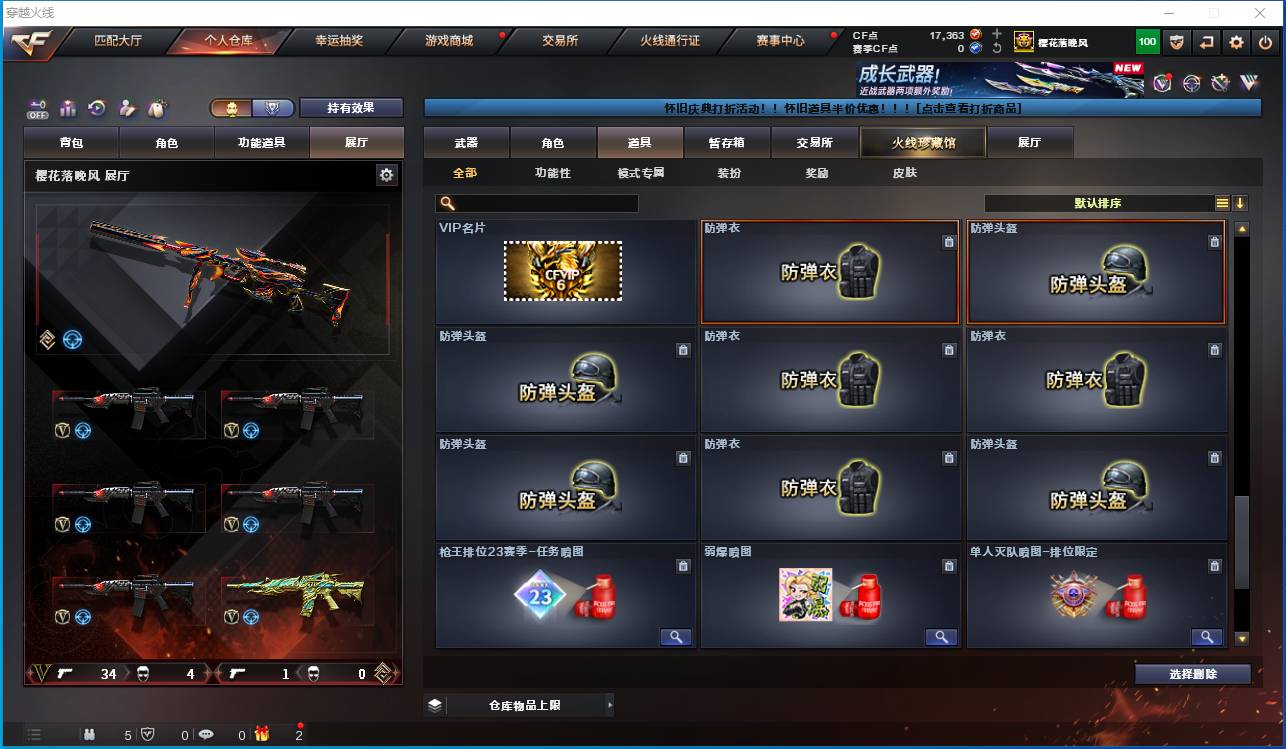Enable the delete checkbox on the VIP名片 item
Image resolution: width=1286 pixels, height=749 pixels.
coord(684,242)
